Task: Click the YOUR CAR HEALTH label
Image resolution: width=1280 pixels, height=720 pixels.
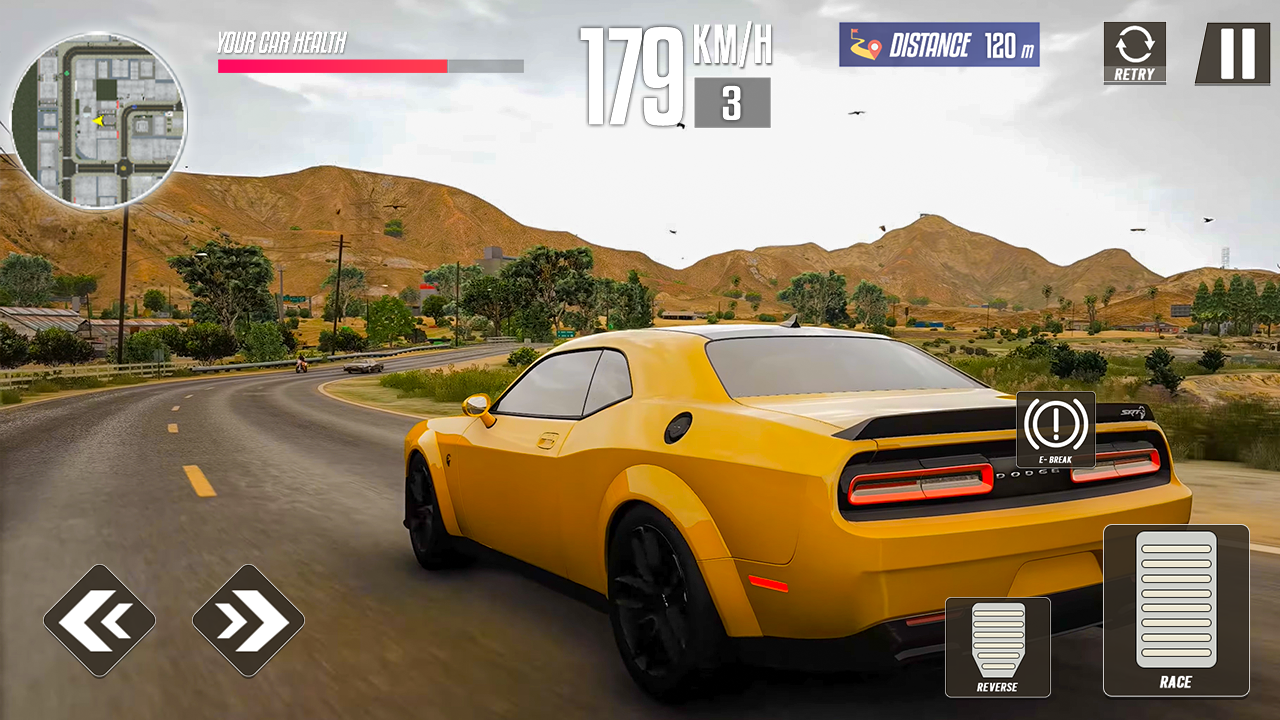Action: [x=283, y=42]
